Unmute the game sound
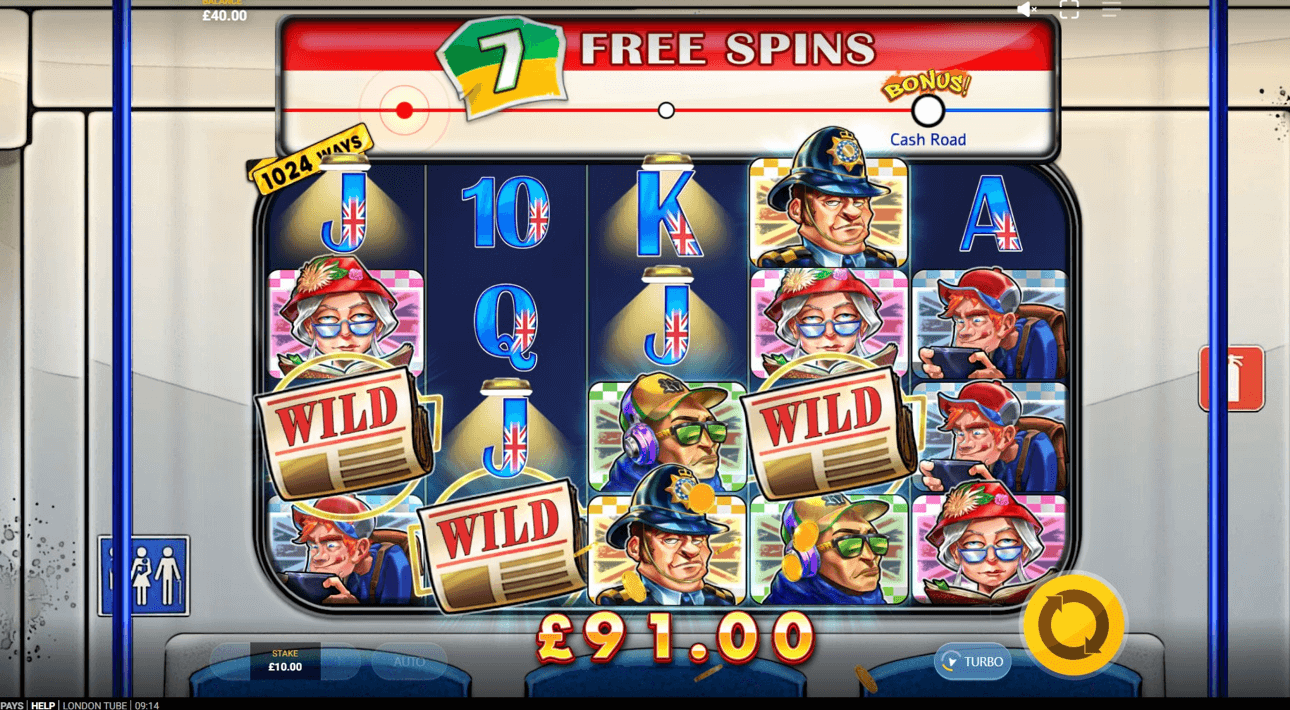Viewport: 1290px width, 710px height. pyautogui.click(x=1026, y=10)
